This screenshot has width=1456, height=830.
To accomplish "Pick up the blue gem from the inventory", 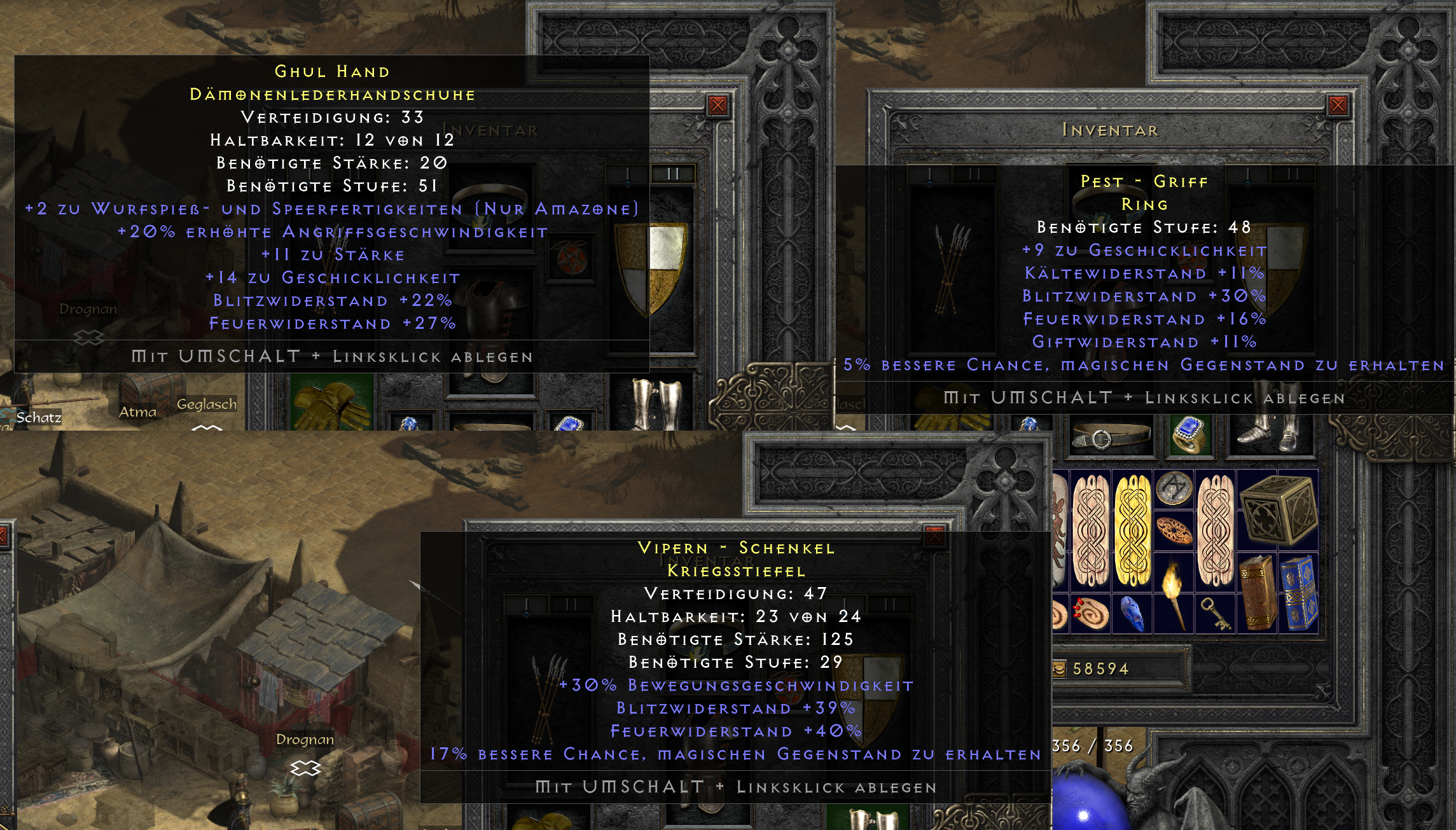I will pos(1132,616).
